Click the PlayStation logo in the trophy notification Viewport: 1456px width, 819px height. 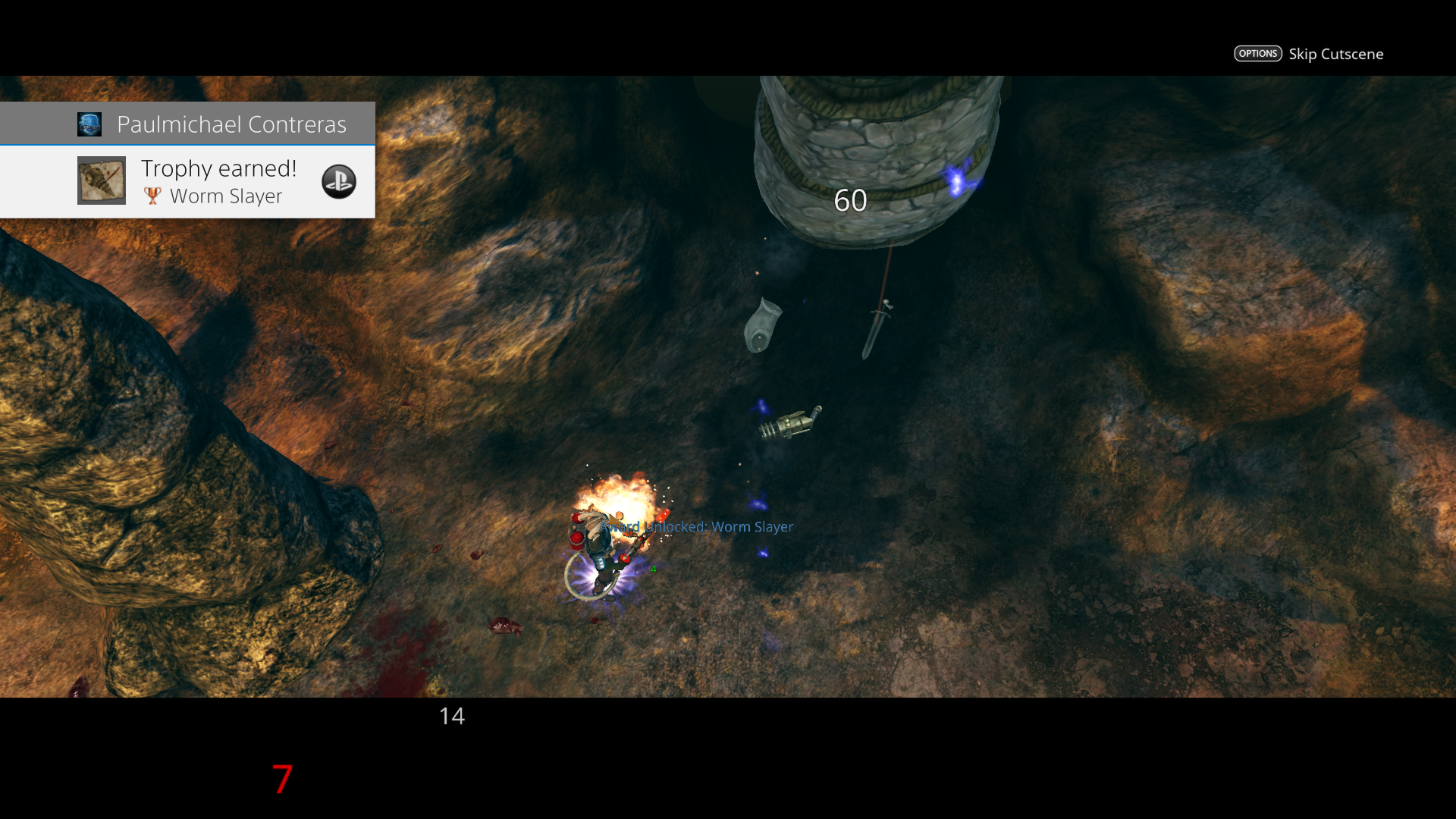pyautogui.click(x=339, y=181)
